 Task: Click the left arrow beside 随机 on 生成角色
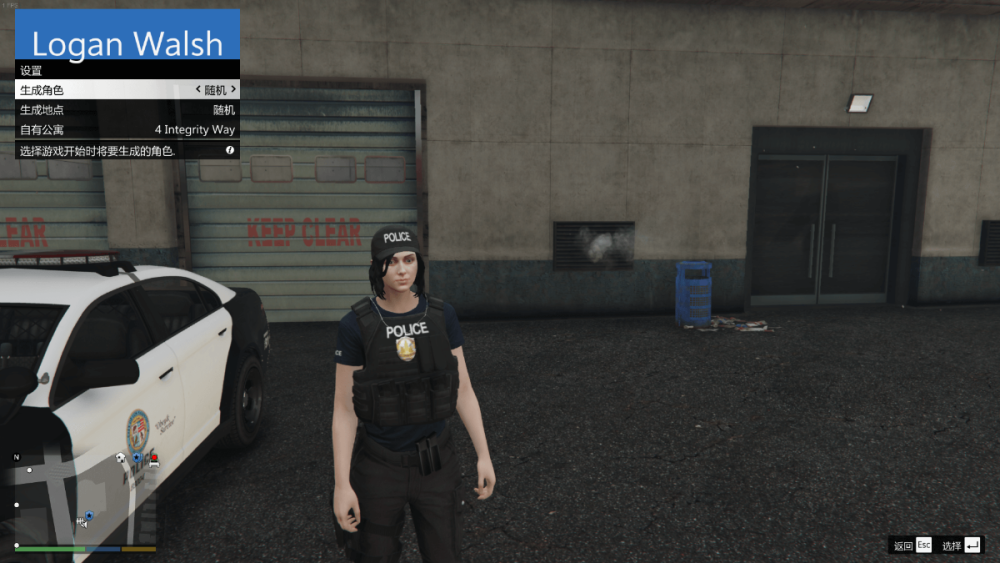click(x=197, y=90)
